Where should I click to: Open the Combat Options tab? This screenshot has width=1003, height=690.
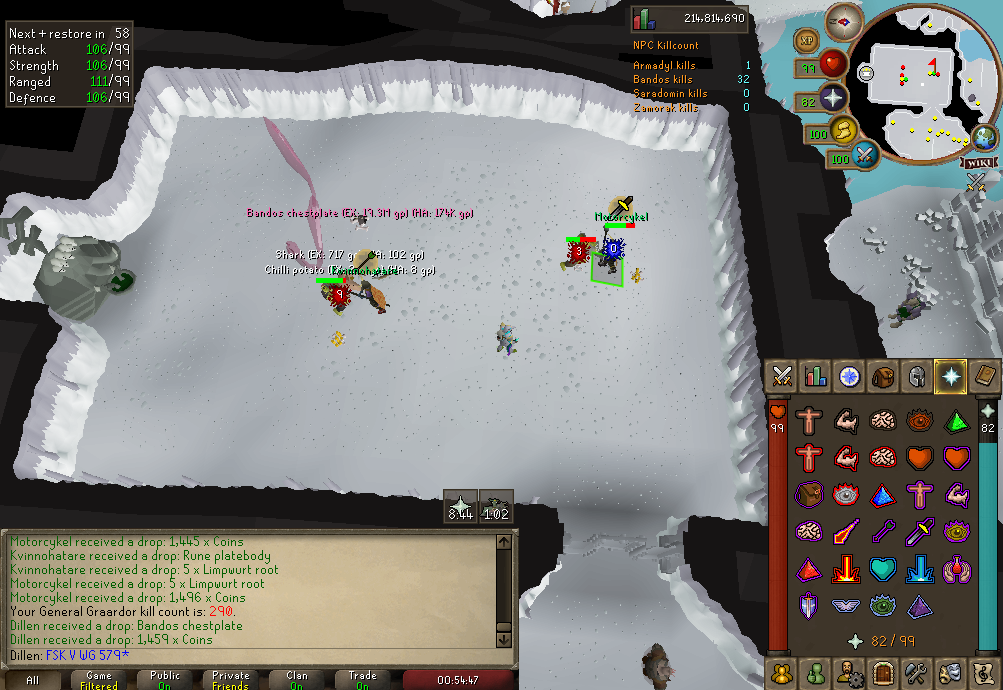click(x=783, y=377)
